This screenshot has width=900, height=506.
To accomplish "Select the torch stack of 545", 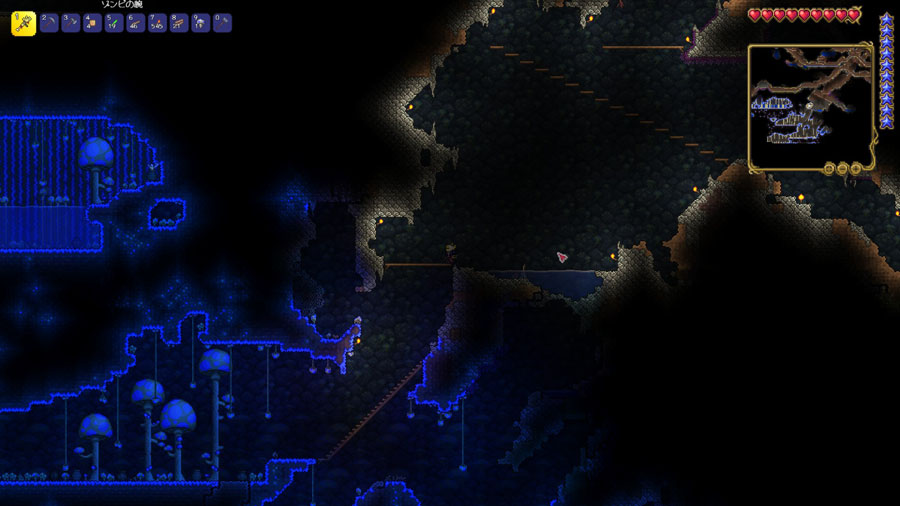I will [157, 23].
